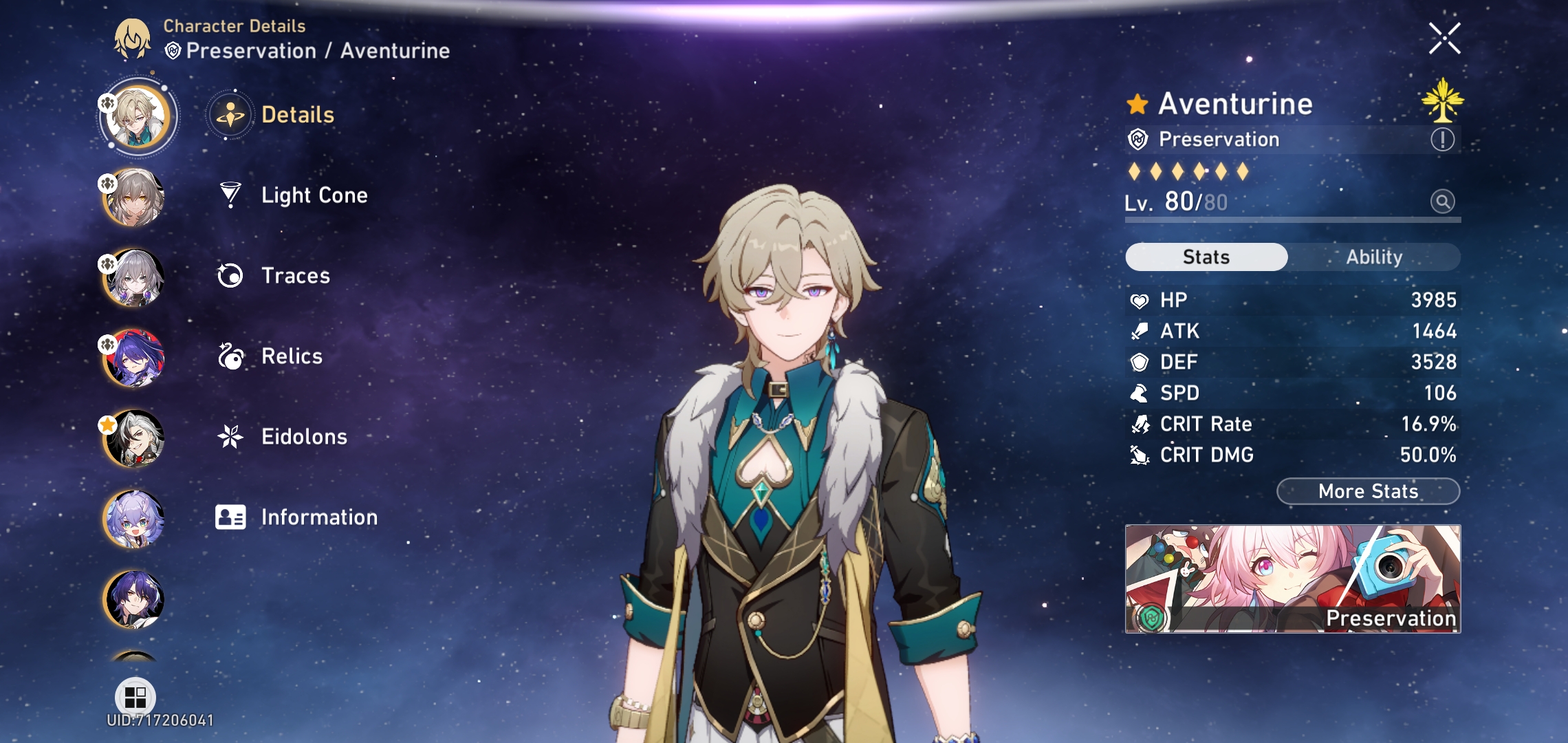The width and height of the screenshot is (1568, 743).
Task: View the Eidolons section
Action: tap(303, 436)
